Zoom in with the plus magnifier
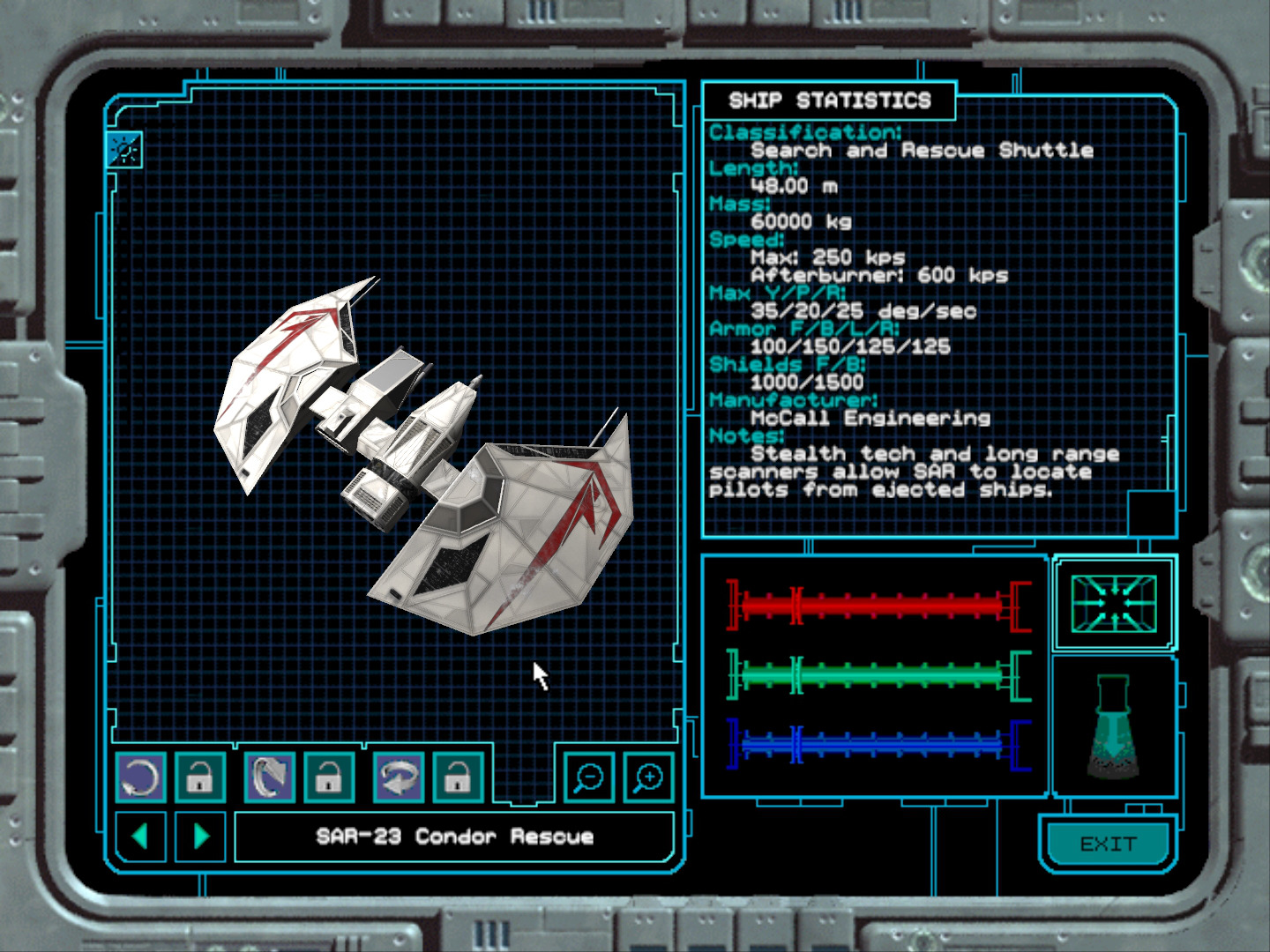1270x952 pixels. [648, 777]
